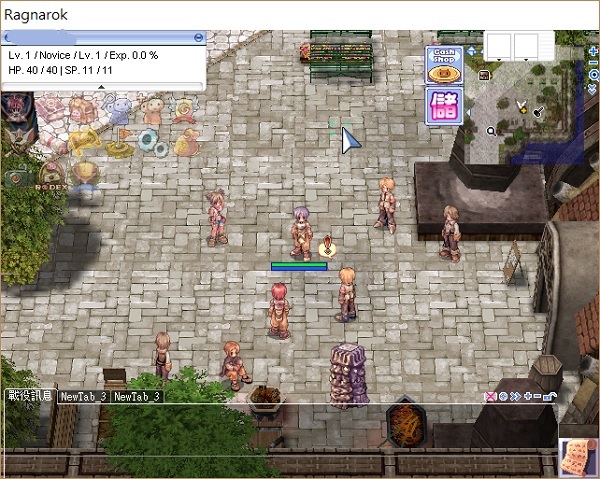
Task: Click the minimap magnifier search marker
Action: [491, 130]
